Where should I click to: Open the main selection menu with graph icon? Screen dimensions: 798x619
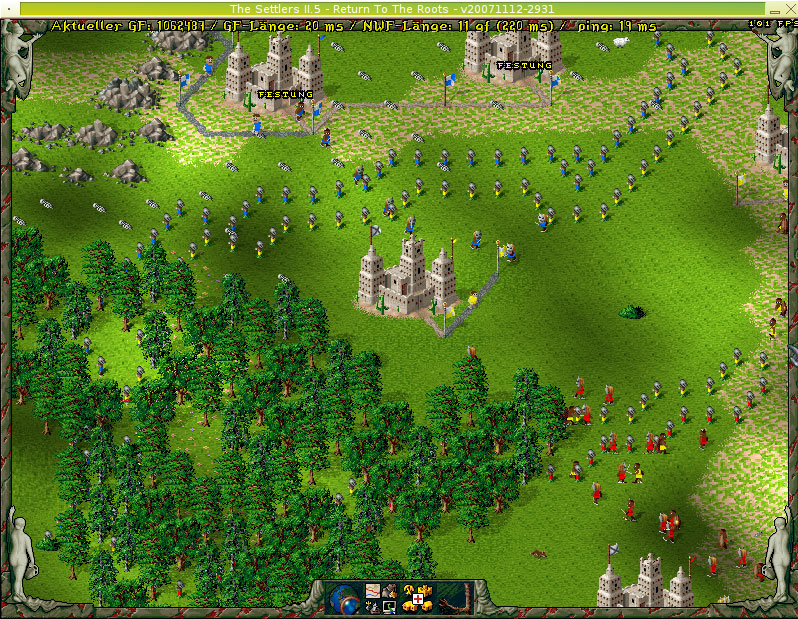tap(373, 592)
